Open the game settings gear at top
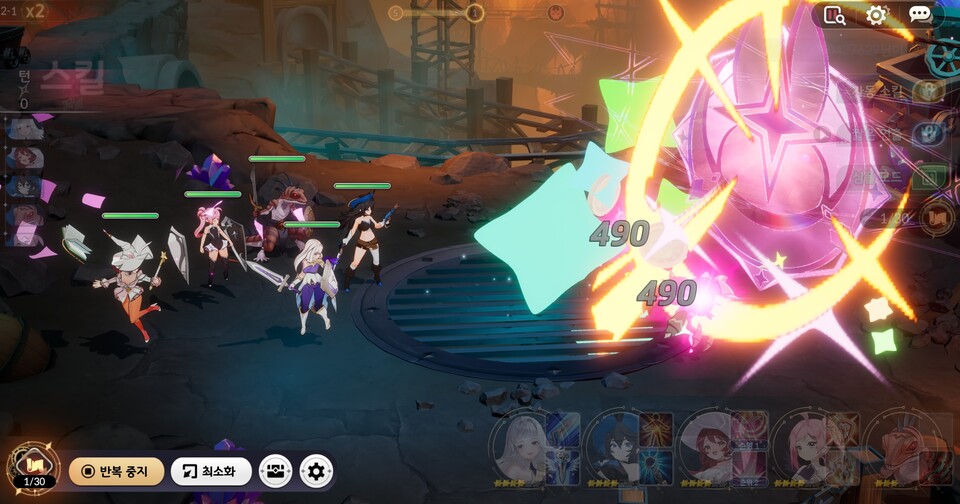 click(877, 15)
